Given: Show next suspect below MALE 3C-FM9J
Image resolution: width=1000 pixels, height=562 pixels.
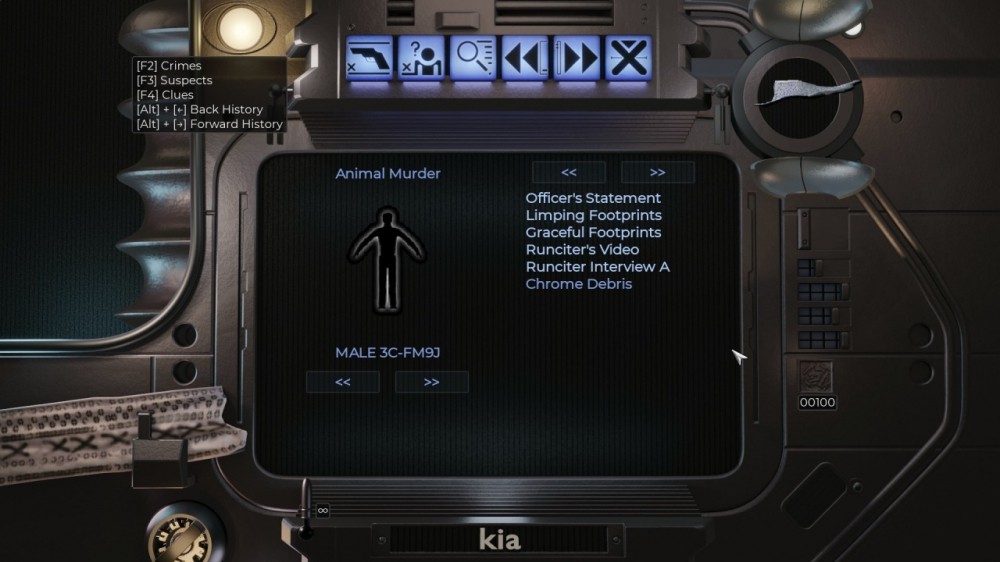Looking at the screenshot, I should [431, 382].
